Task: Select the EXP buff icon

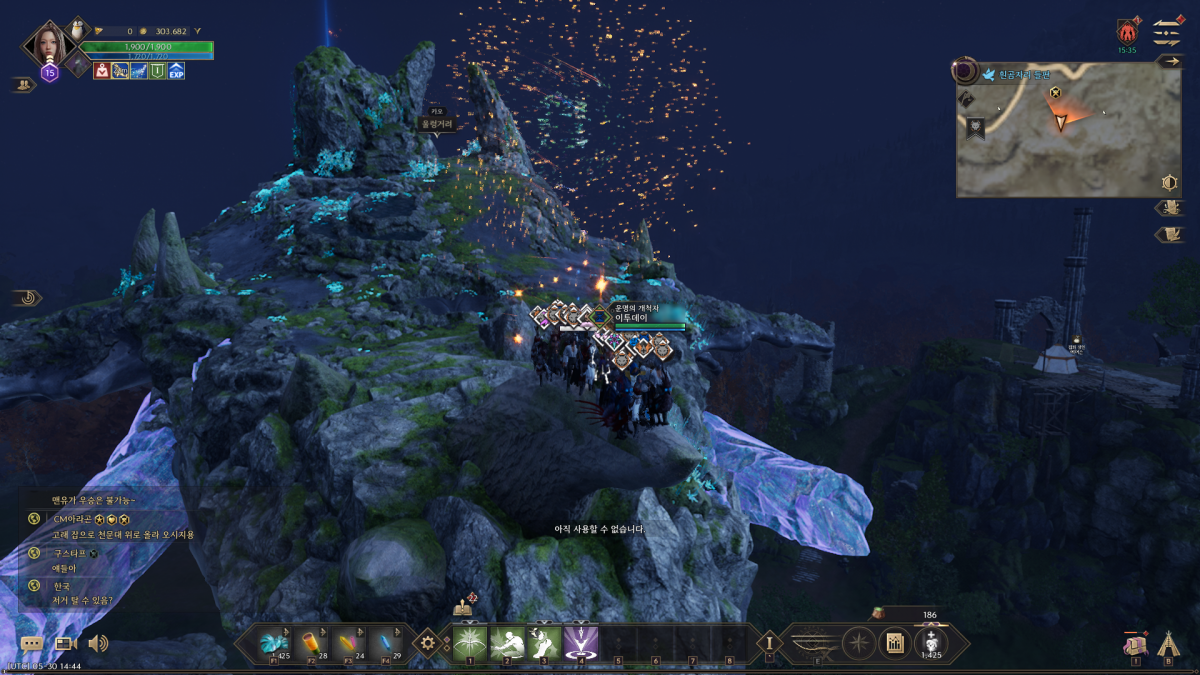Action: point(176,71)
